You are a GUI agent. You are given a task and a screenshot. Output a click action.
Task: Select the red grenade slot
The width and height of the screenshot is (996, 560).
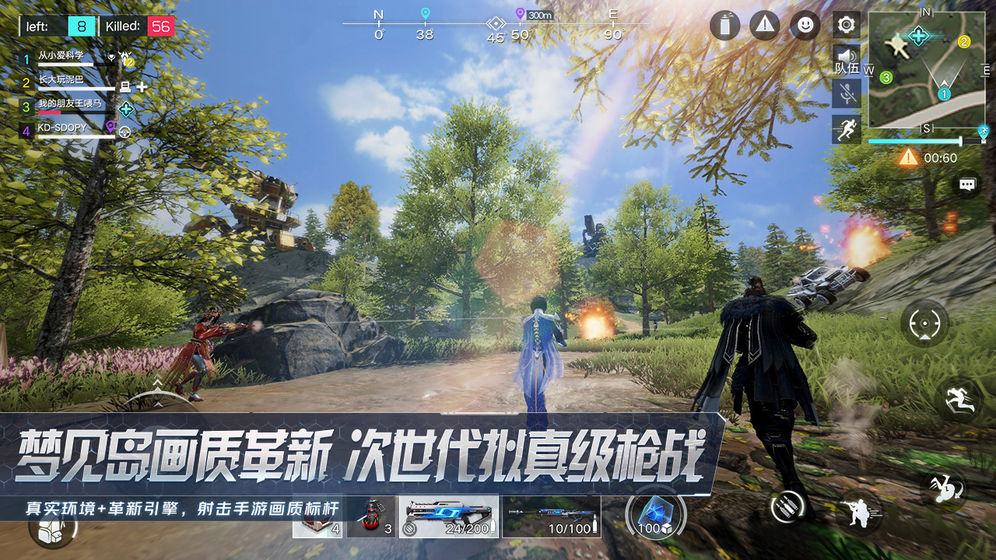[x=374, y=517]
